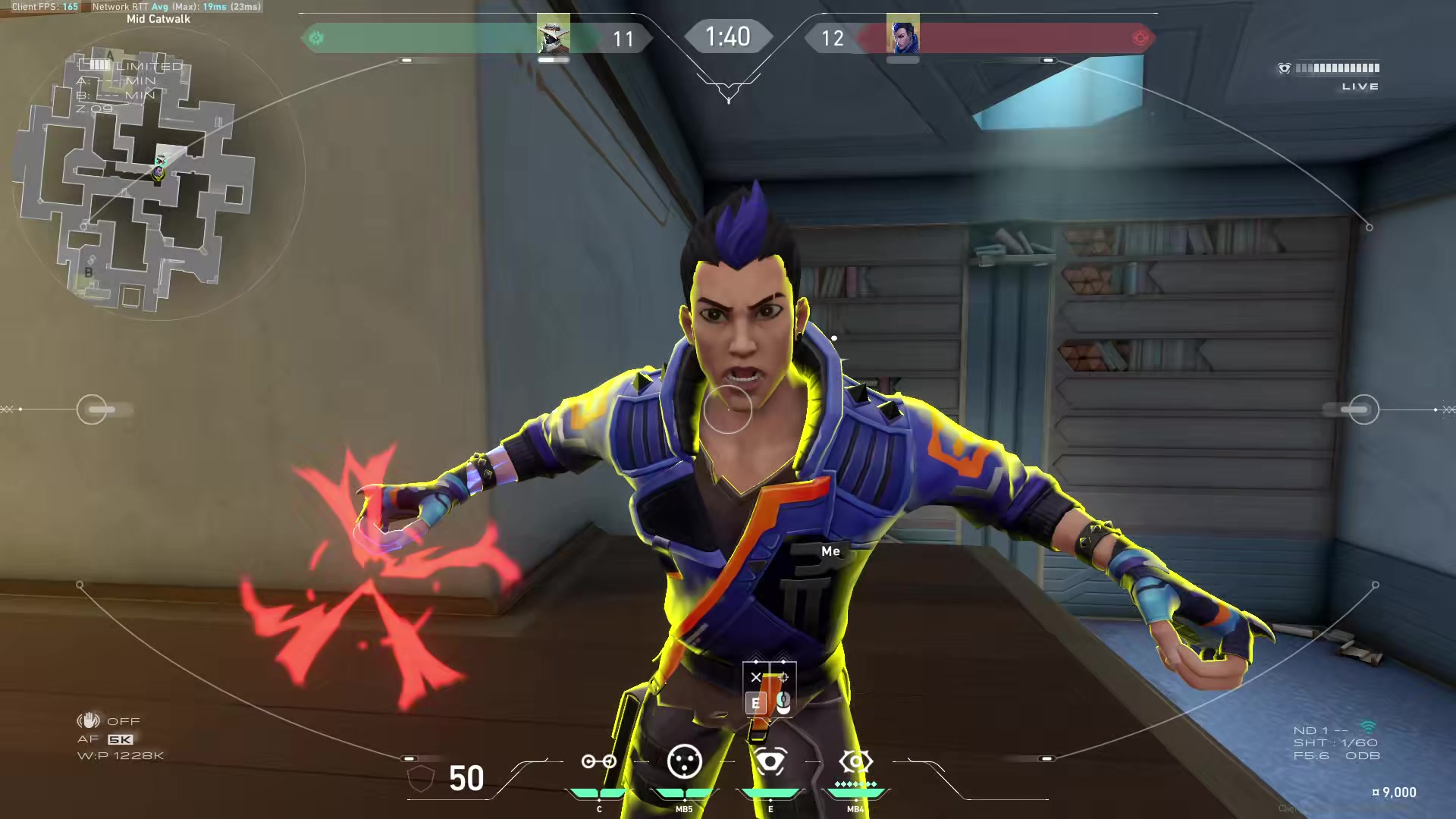Trigger the Neural Theft ultimate icon

point(855,761)
